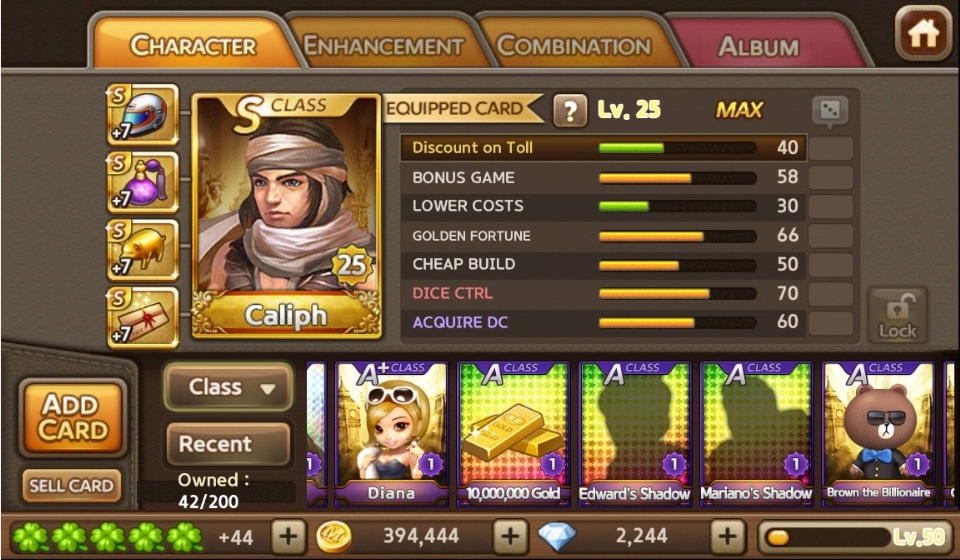Sort cards by Recent

(227, 444)
